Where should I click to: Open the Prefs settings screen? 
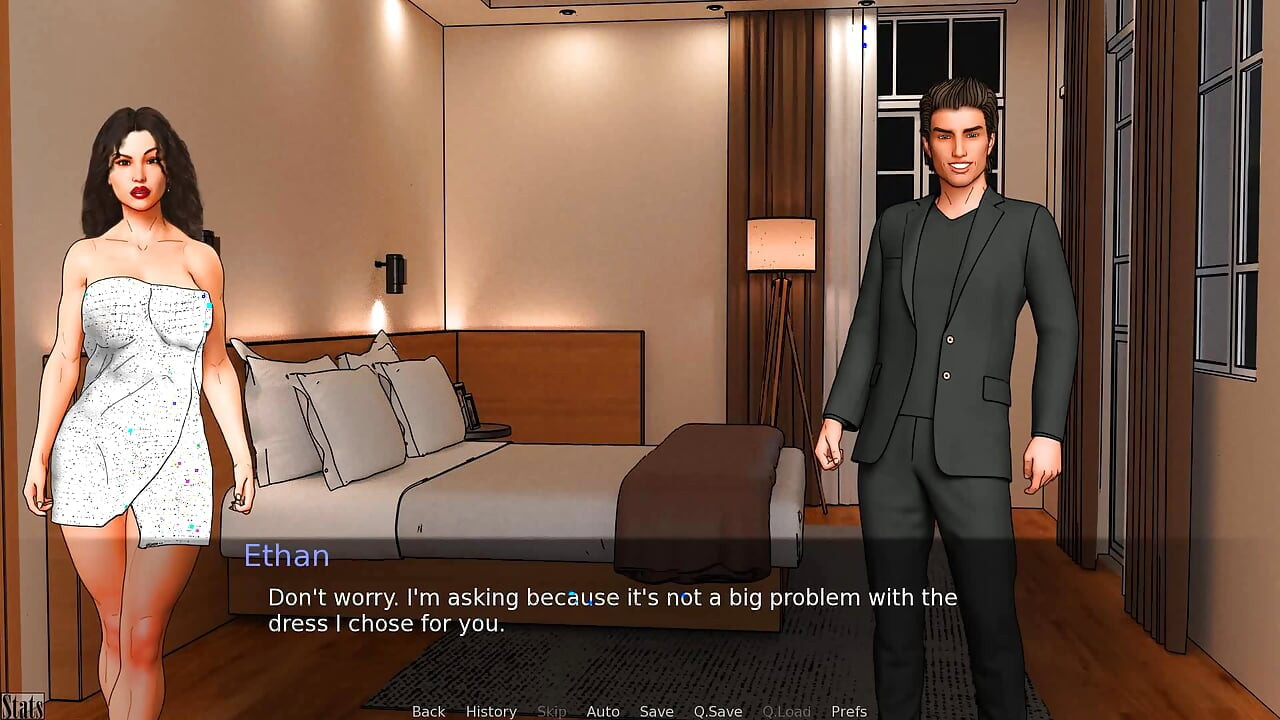click(849, 711)
